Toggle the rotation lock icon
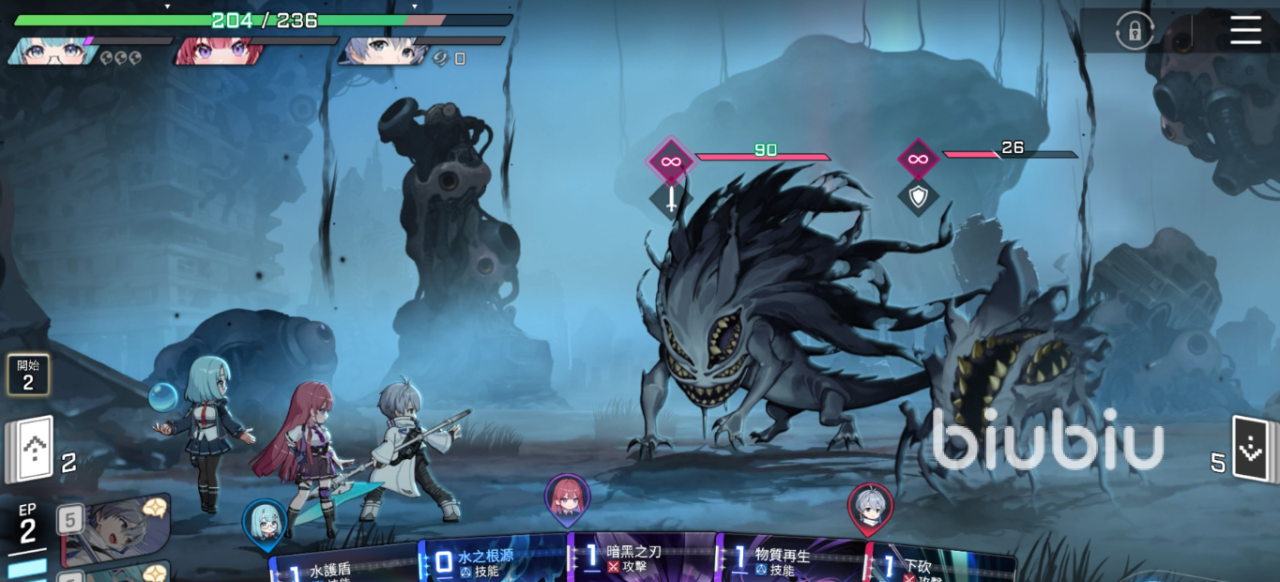The height and width of the screenshot is (582, 1280). (x=1134, y=31)
